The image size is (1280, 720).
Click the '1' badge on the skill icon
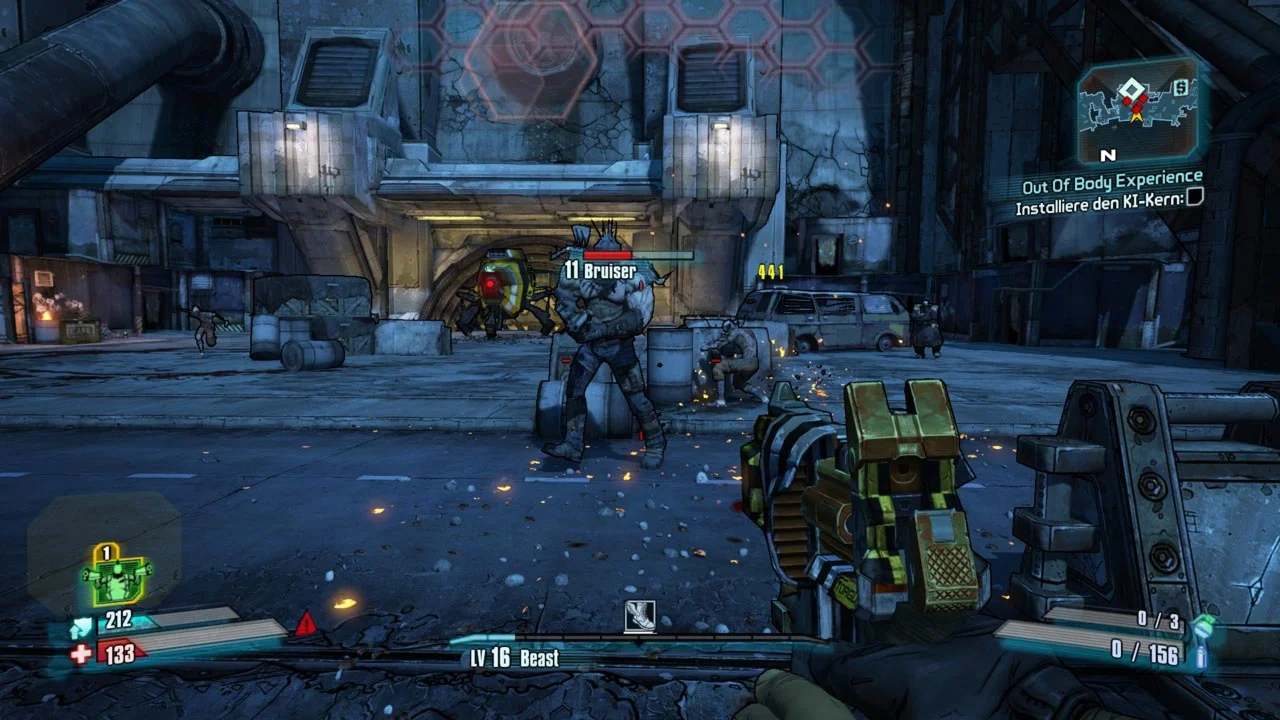point(106,551)
